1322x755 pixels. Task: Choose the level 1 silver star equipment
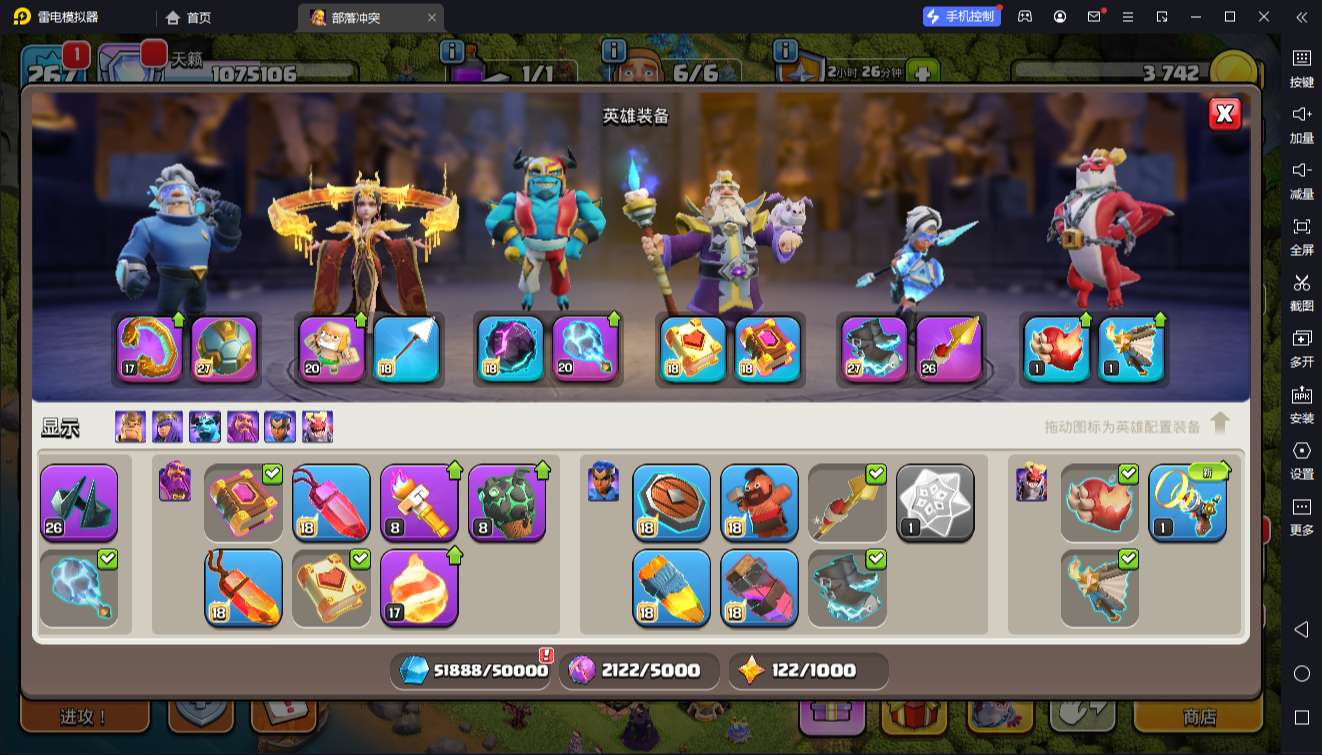pos(935,502)
